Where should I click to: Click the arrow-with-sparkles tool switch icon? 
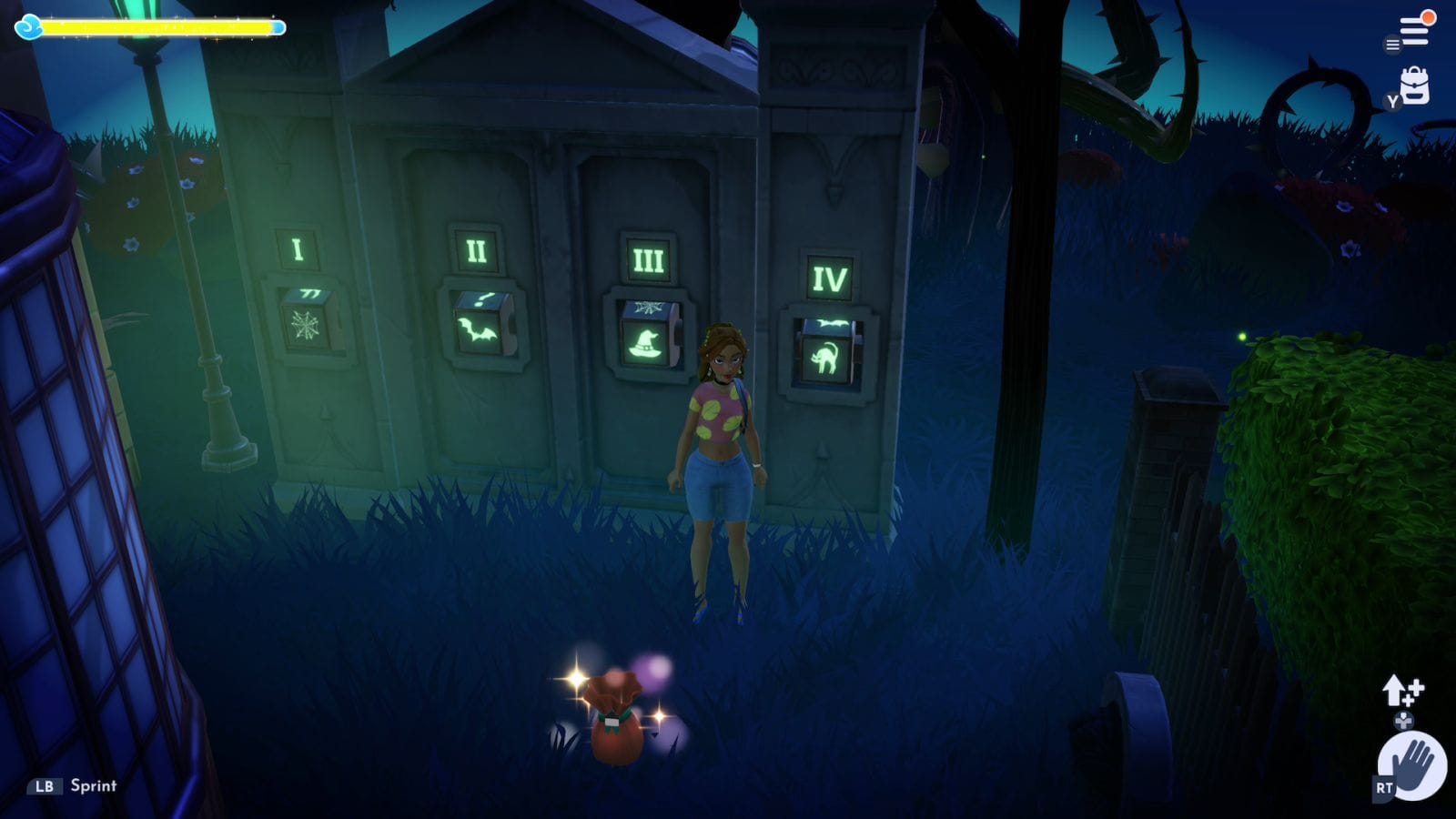coord(1400,691)
